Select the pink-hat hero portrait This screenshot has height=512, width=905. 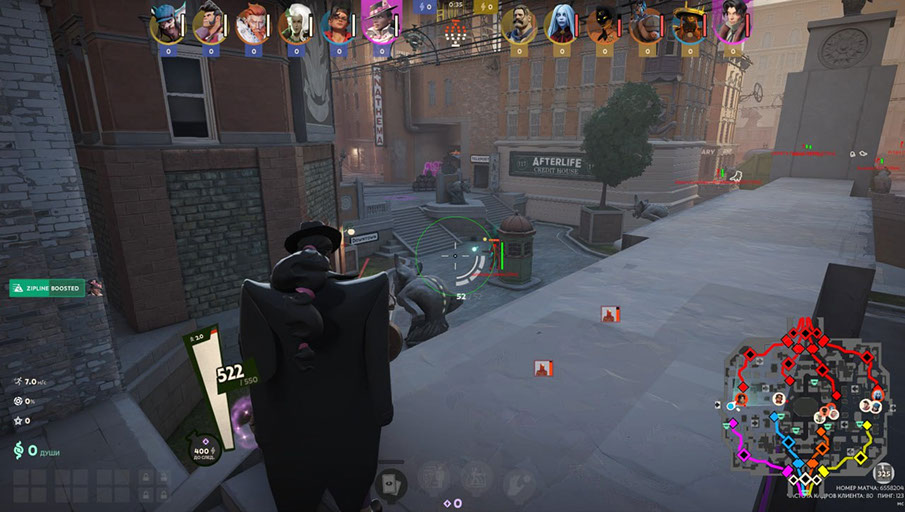380,24
